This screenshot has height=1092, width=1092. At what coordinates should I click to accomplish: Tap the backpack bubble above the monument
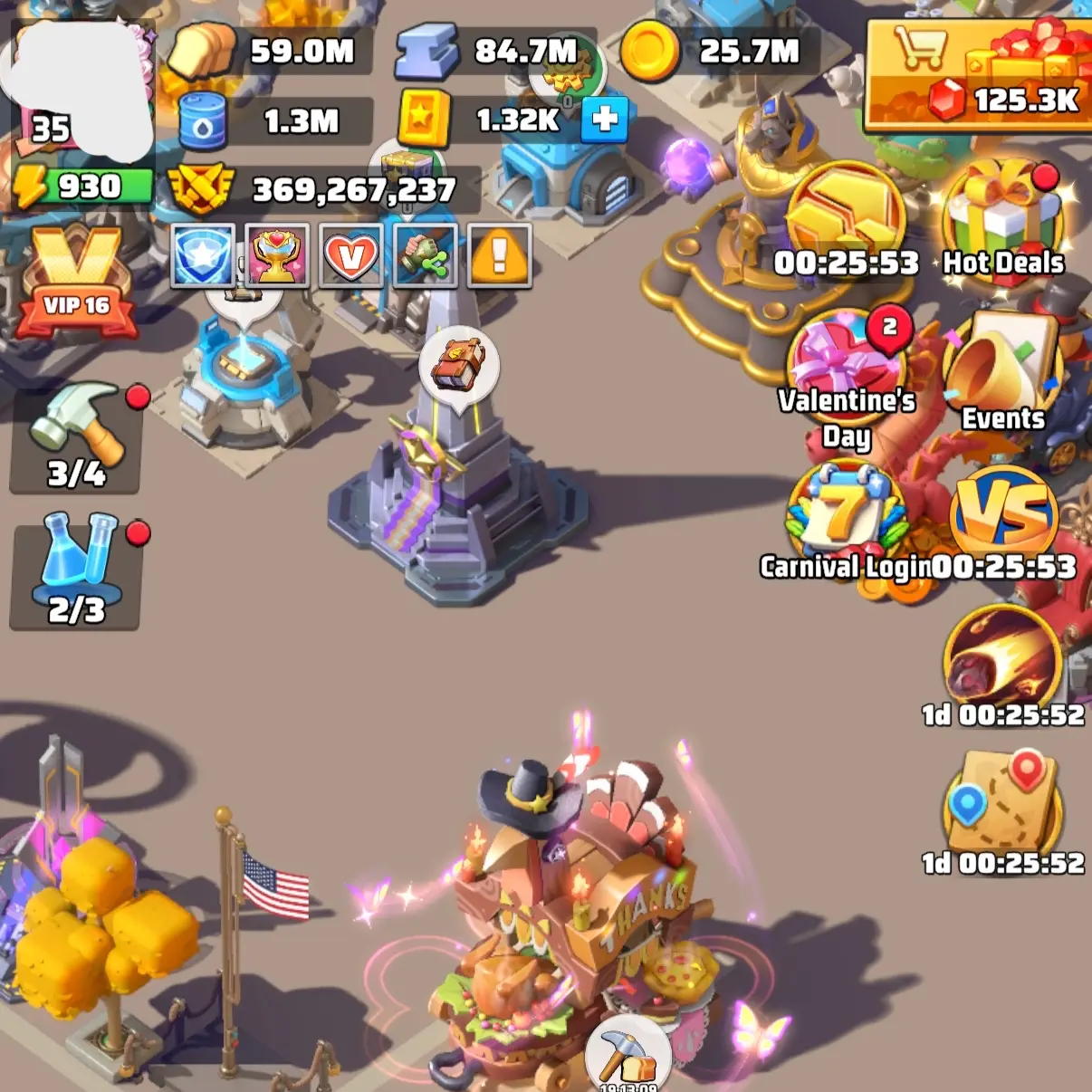(459, 364)
